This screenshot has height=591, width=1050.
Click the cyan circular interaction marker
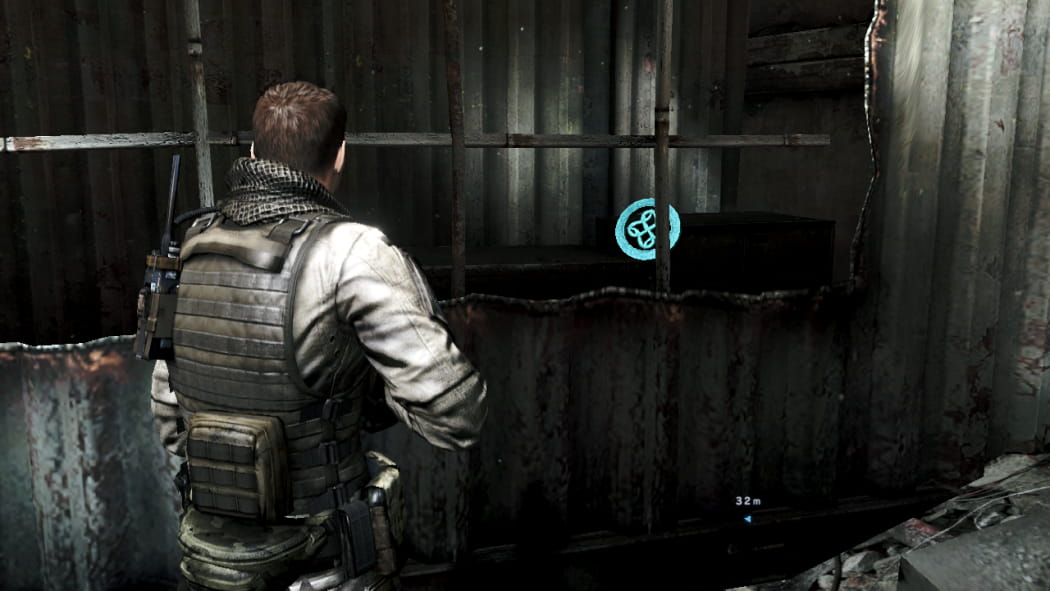click(x=647, y=229)
